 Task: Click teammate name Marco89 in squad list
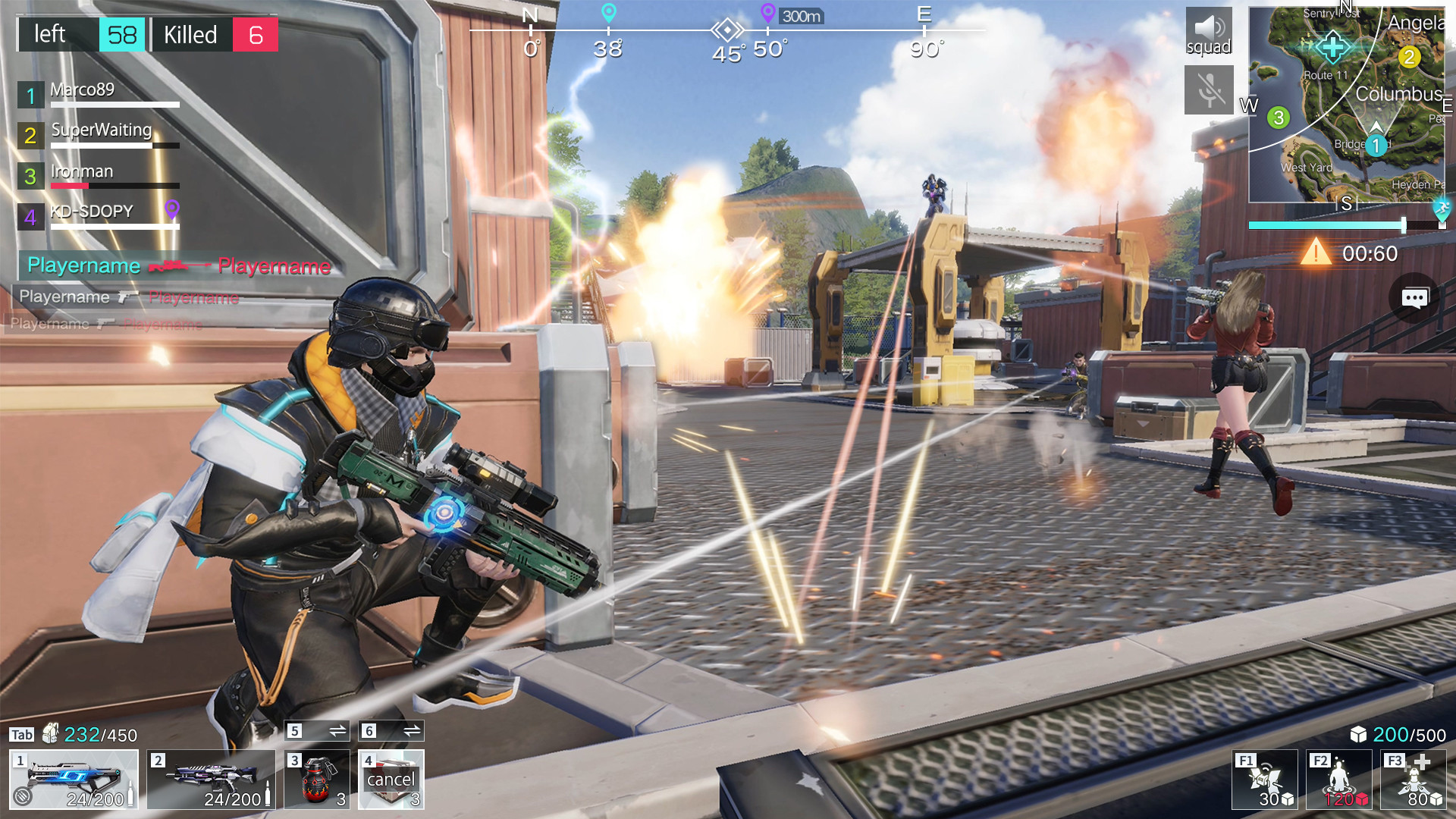click(83, 89)
